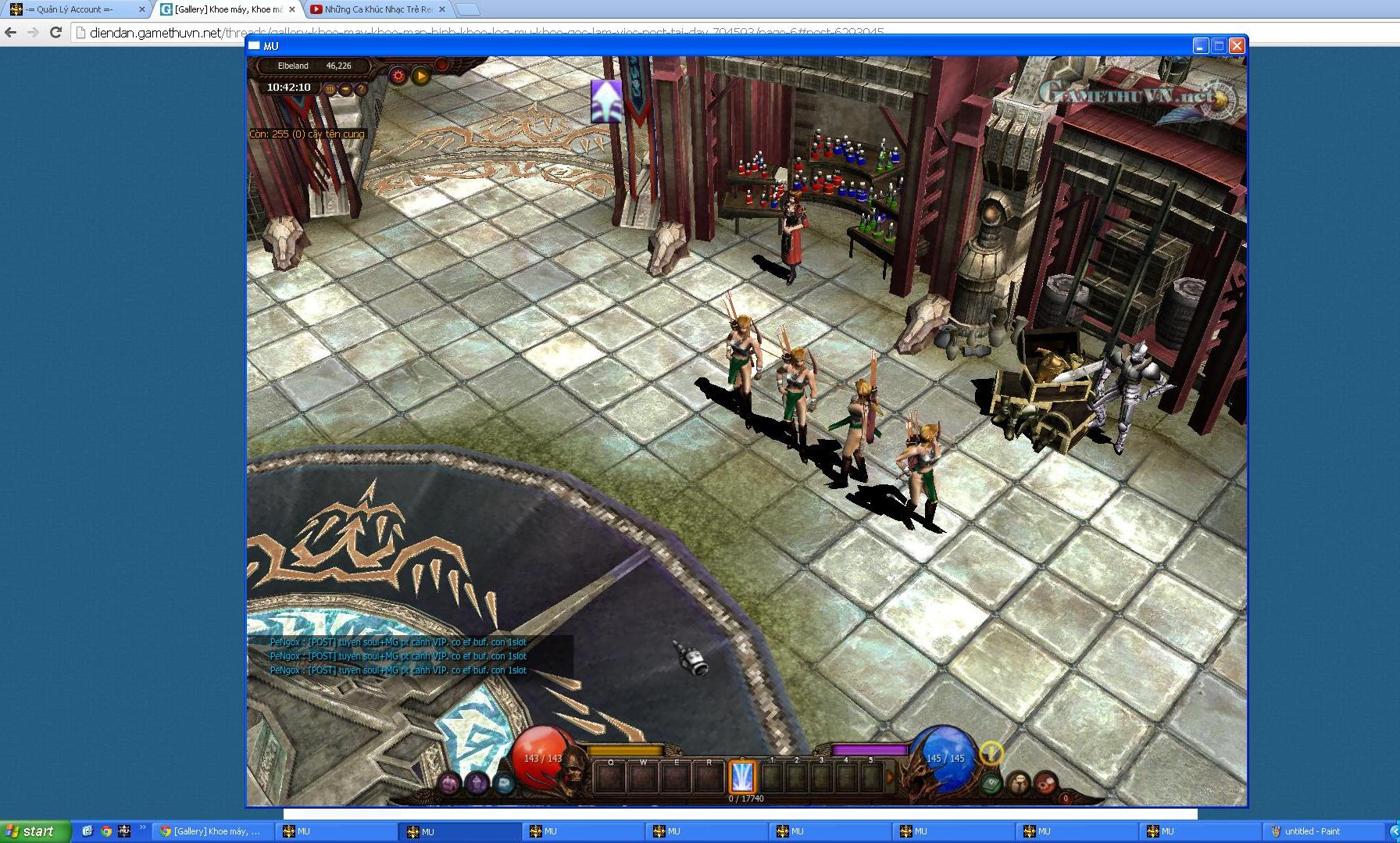1400x843 pixels.
Task: Open the green book icon
Action: pyautogui.click(x=991, y=783)
